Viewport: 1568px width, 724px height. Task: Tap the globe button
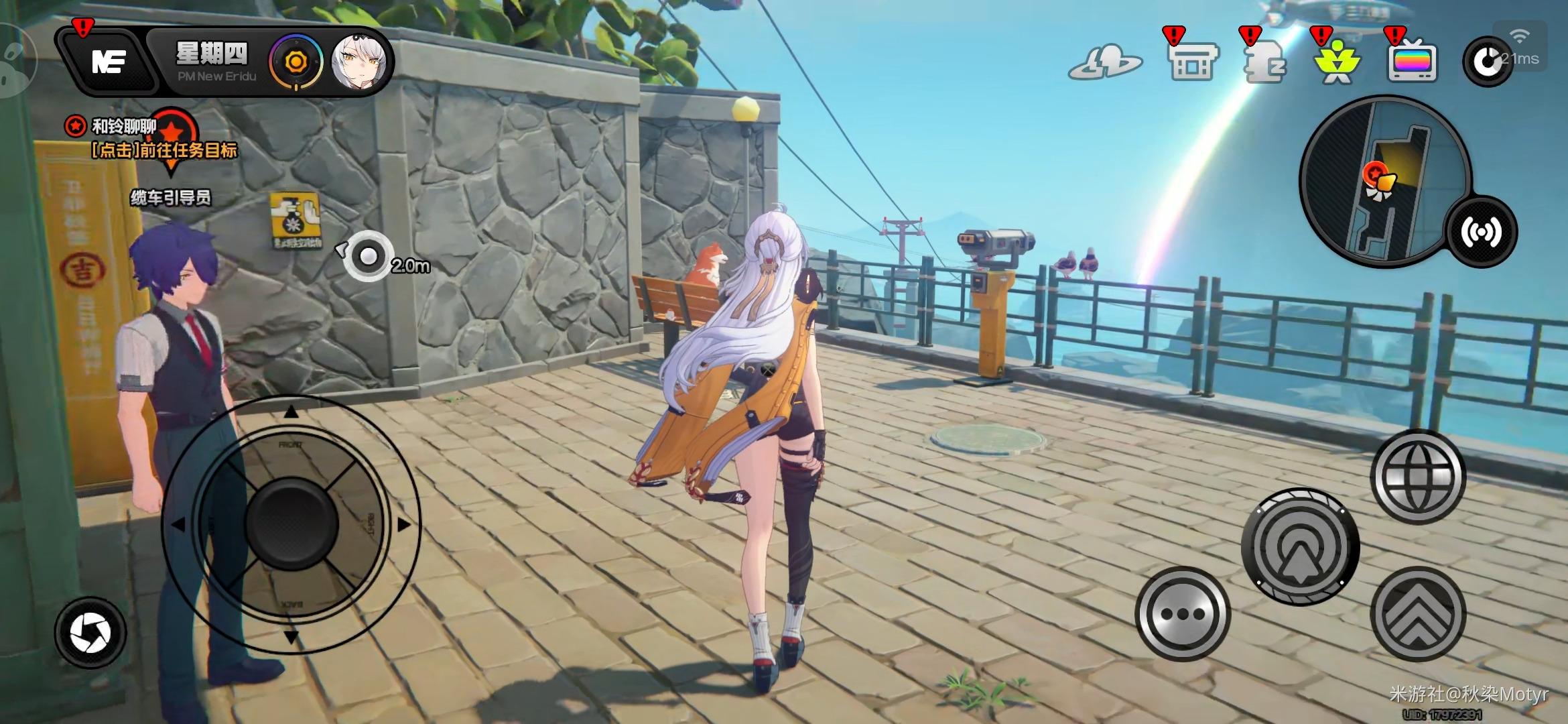pyautogui.click(x=1418, y=477)
